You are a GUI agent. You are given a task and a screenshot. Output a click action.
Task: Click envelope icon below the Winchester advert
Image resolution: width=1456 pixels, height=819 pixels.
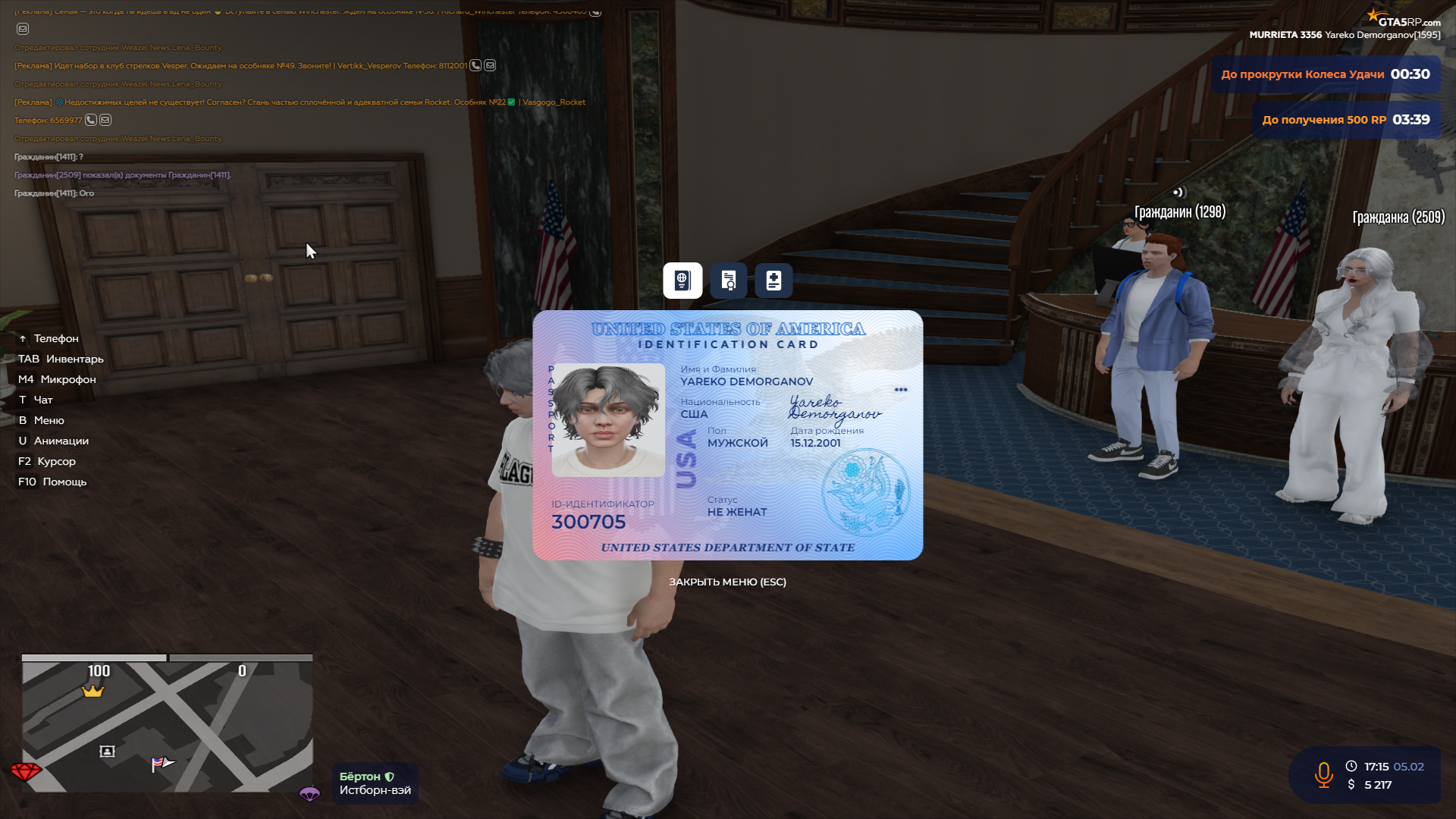(x=22, y=30)
